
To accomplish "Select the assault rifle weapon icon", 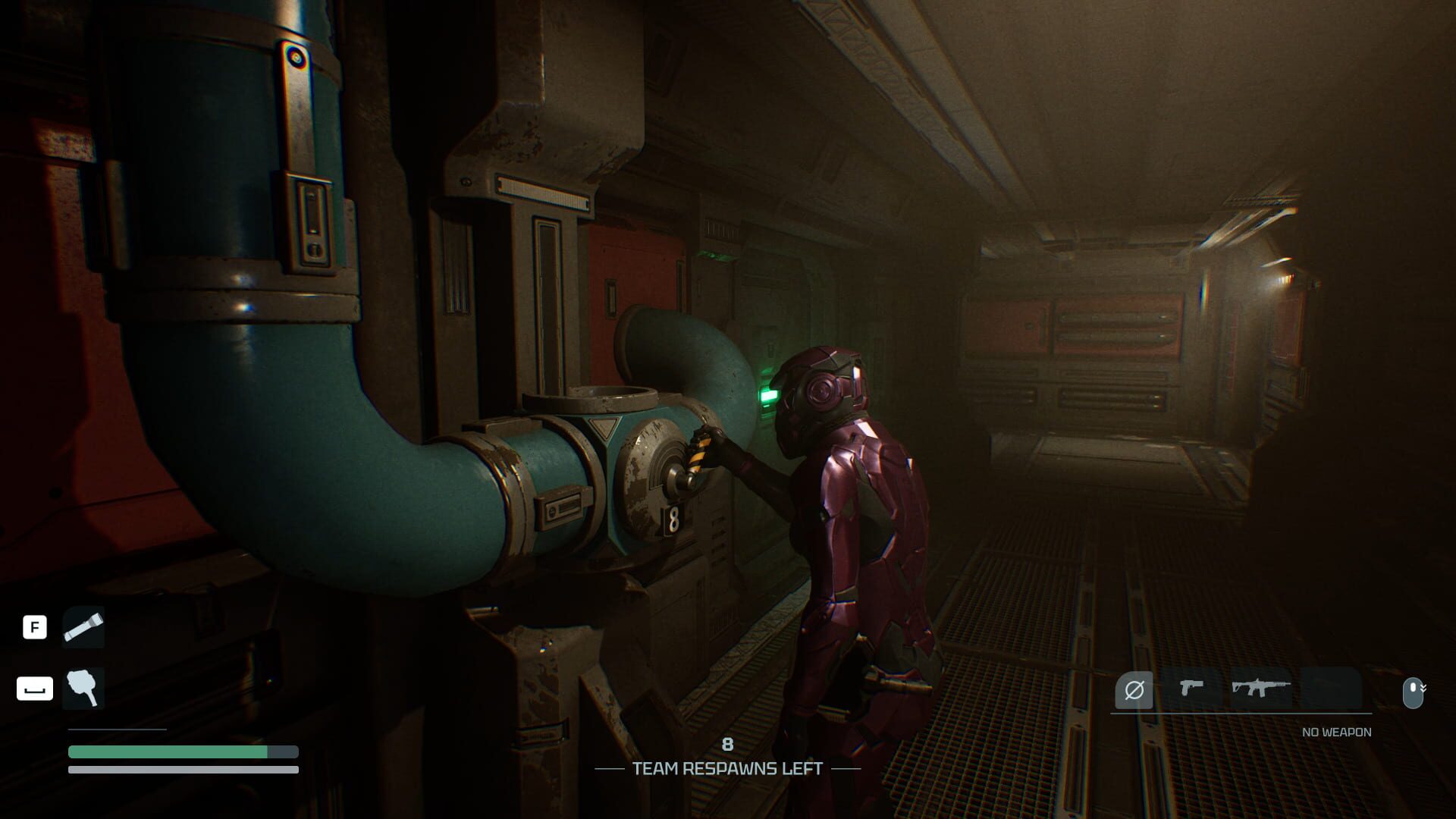I will coord(1260,689).
